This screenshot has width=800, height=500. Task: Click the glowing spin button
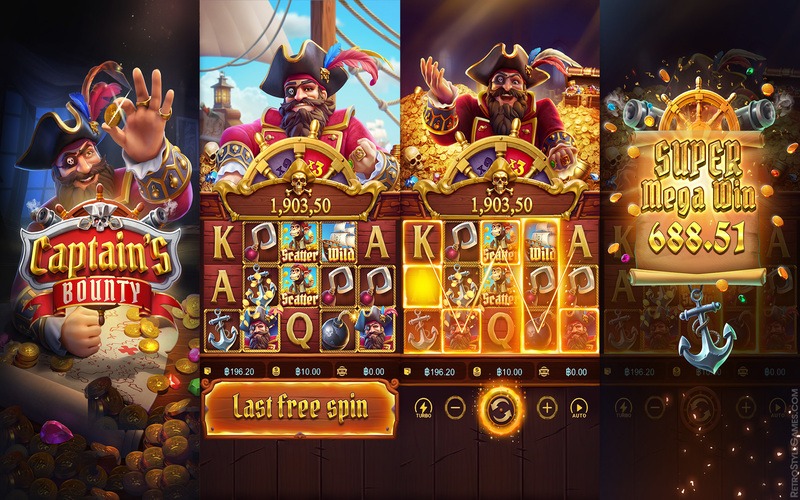click(499, 407)
